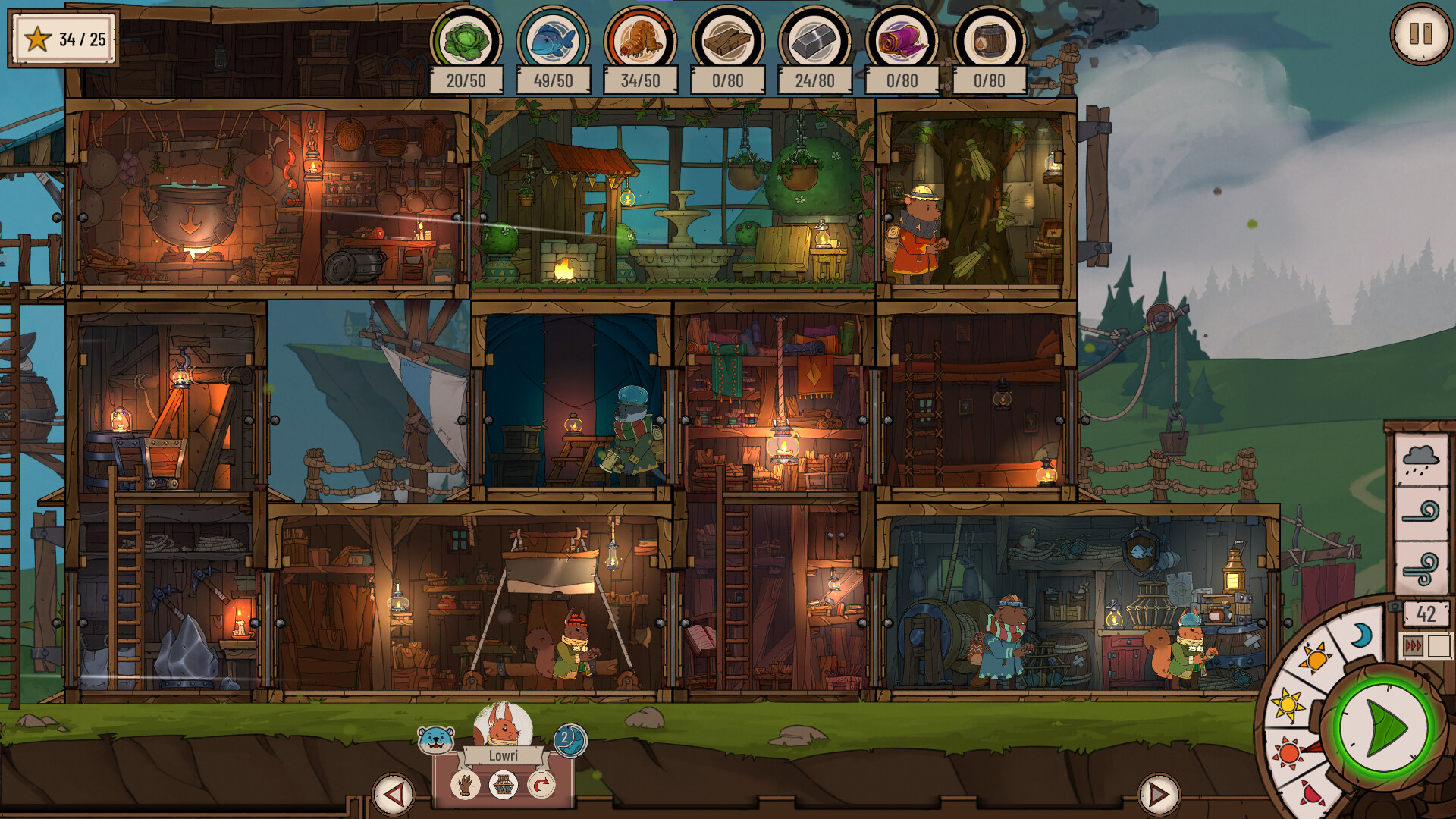Select the blue fish resource icon
Screen dimensions: 1456x819
click(553, 40)
